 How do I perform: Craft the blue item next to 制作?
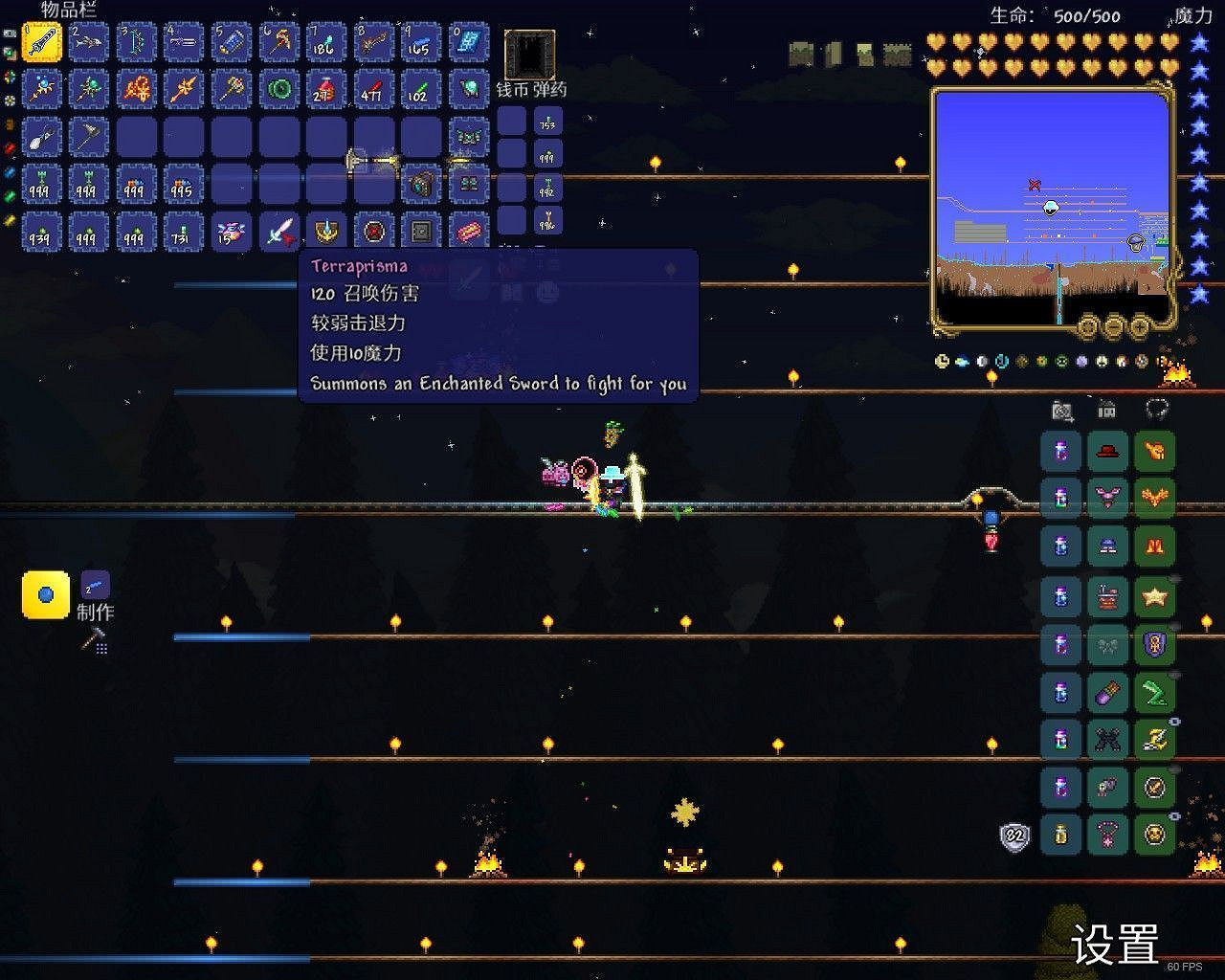44,595
